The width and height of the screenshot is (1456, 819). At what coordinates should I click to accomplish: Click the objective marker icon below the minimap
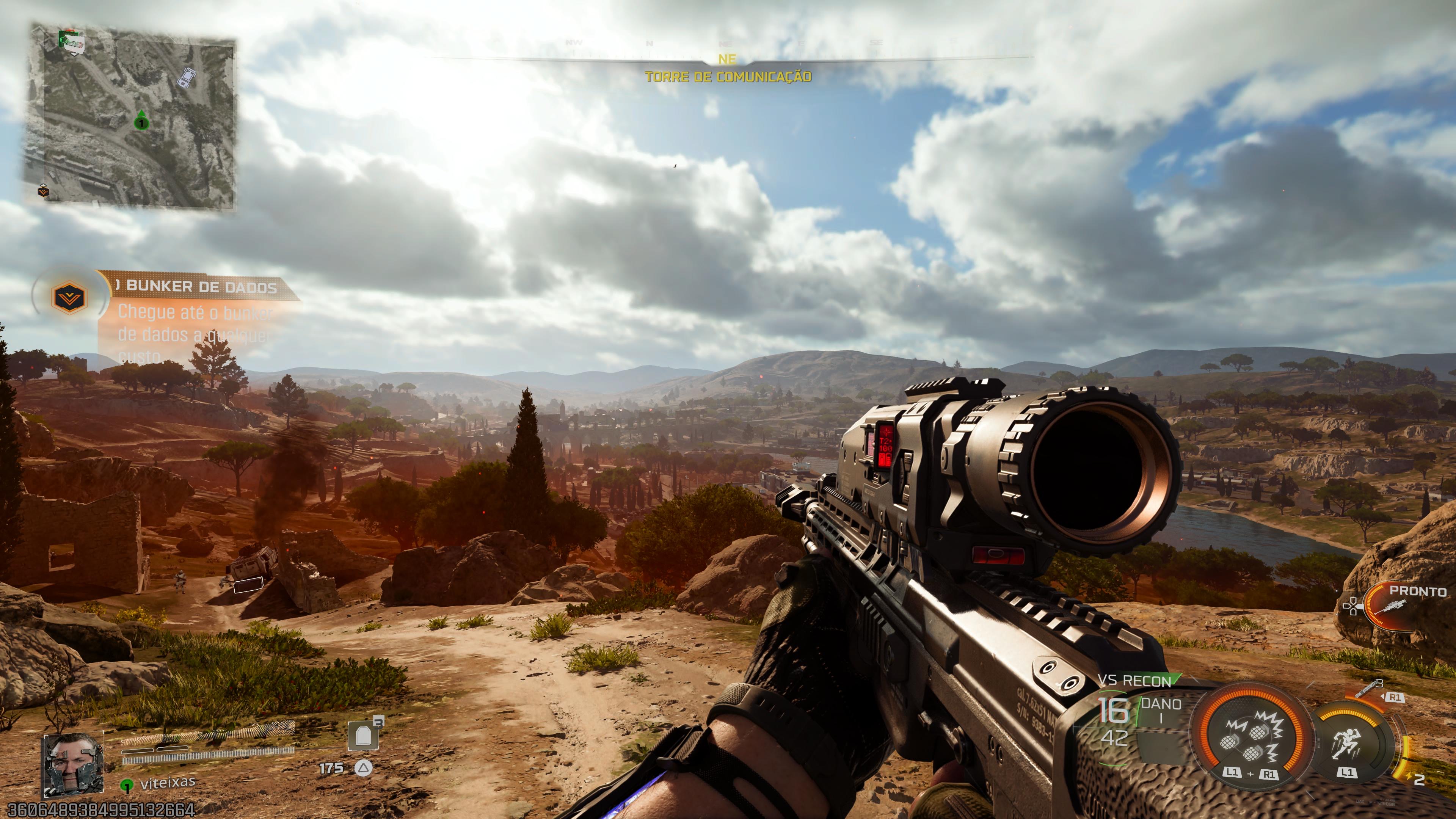(x=43, y=192)
